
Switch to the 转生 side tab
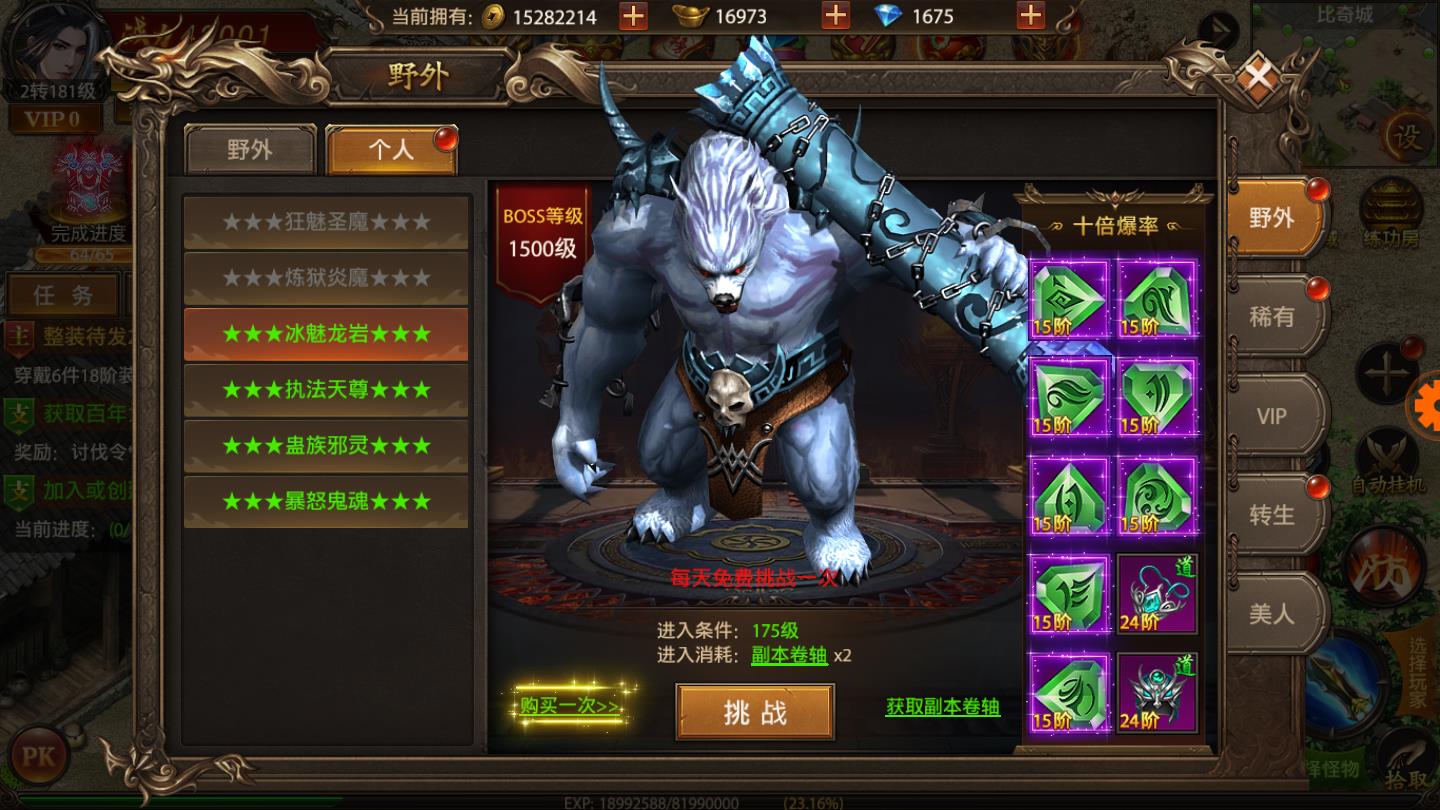[1272, 515]
